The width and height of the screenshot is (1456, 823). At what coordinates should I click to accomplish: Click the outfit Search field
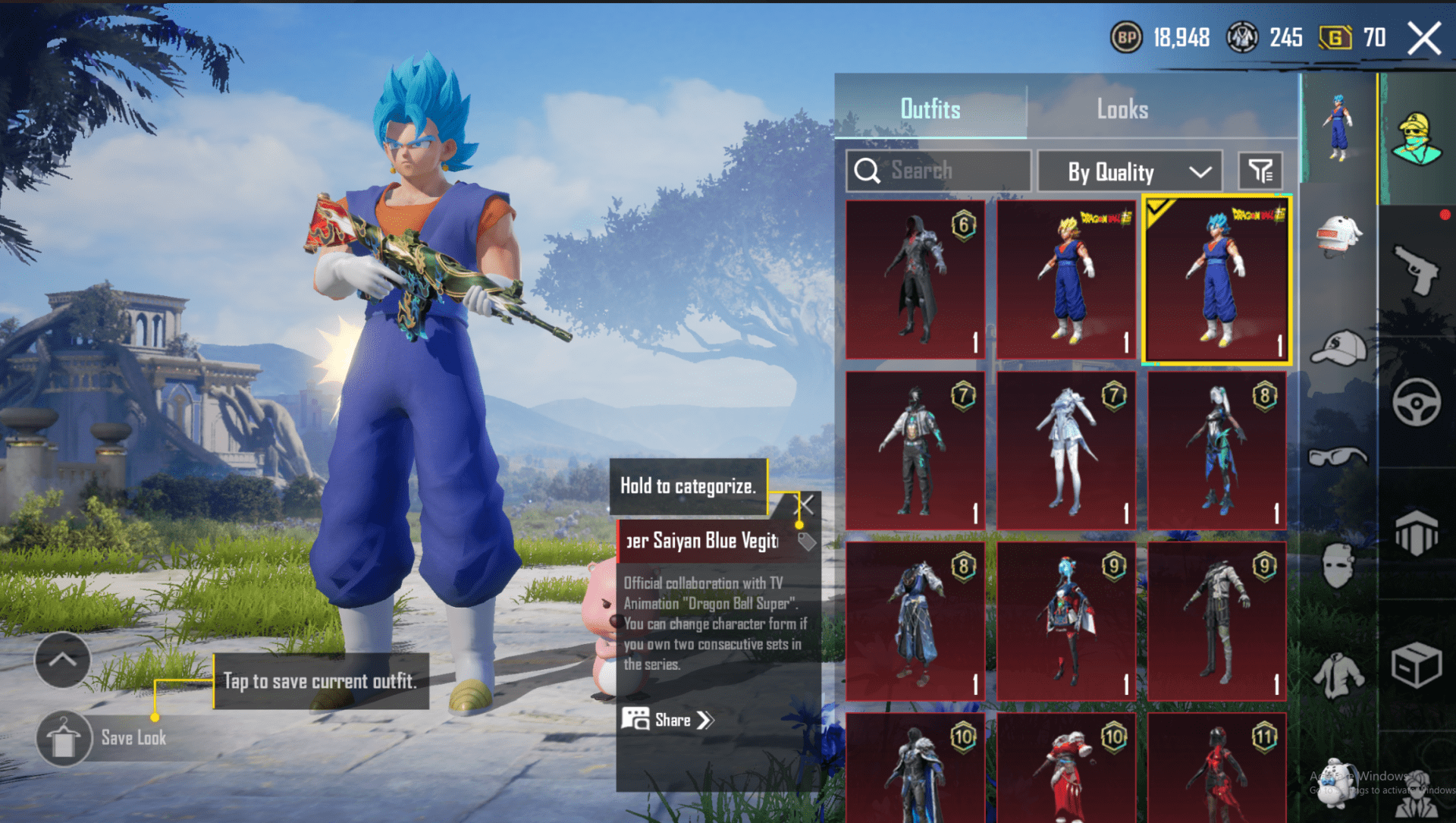(939, 171)
